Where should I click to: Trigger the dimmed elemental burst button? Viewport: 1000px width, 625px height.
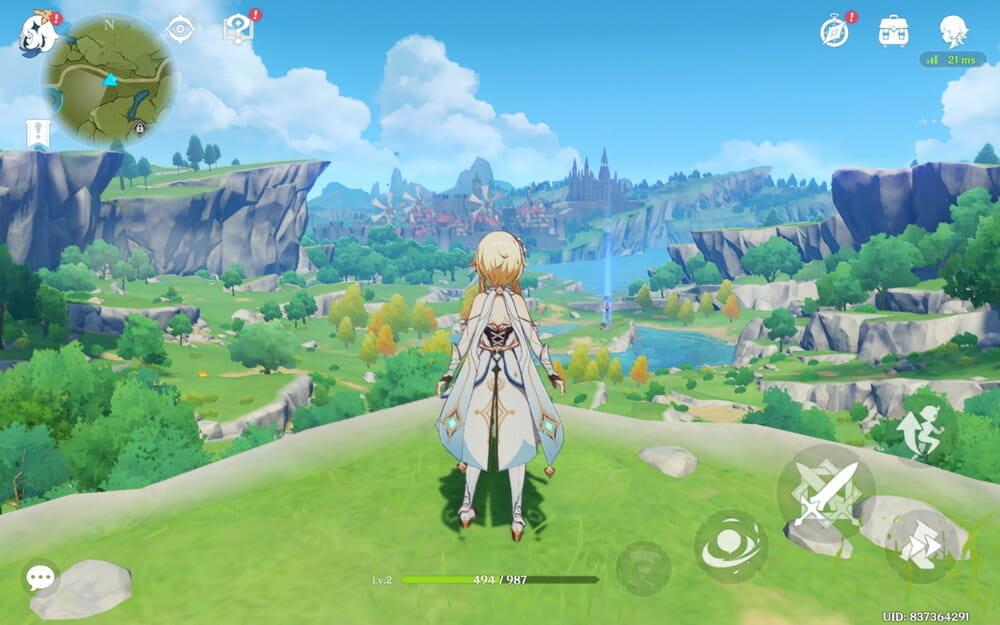pyautogui.click(x=643, y=567)
